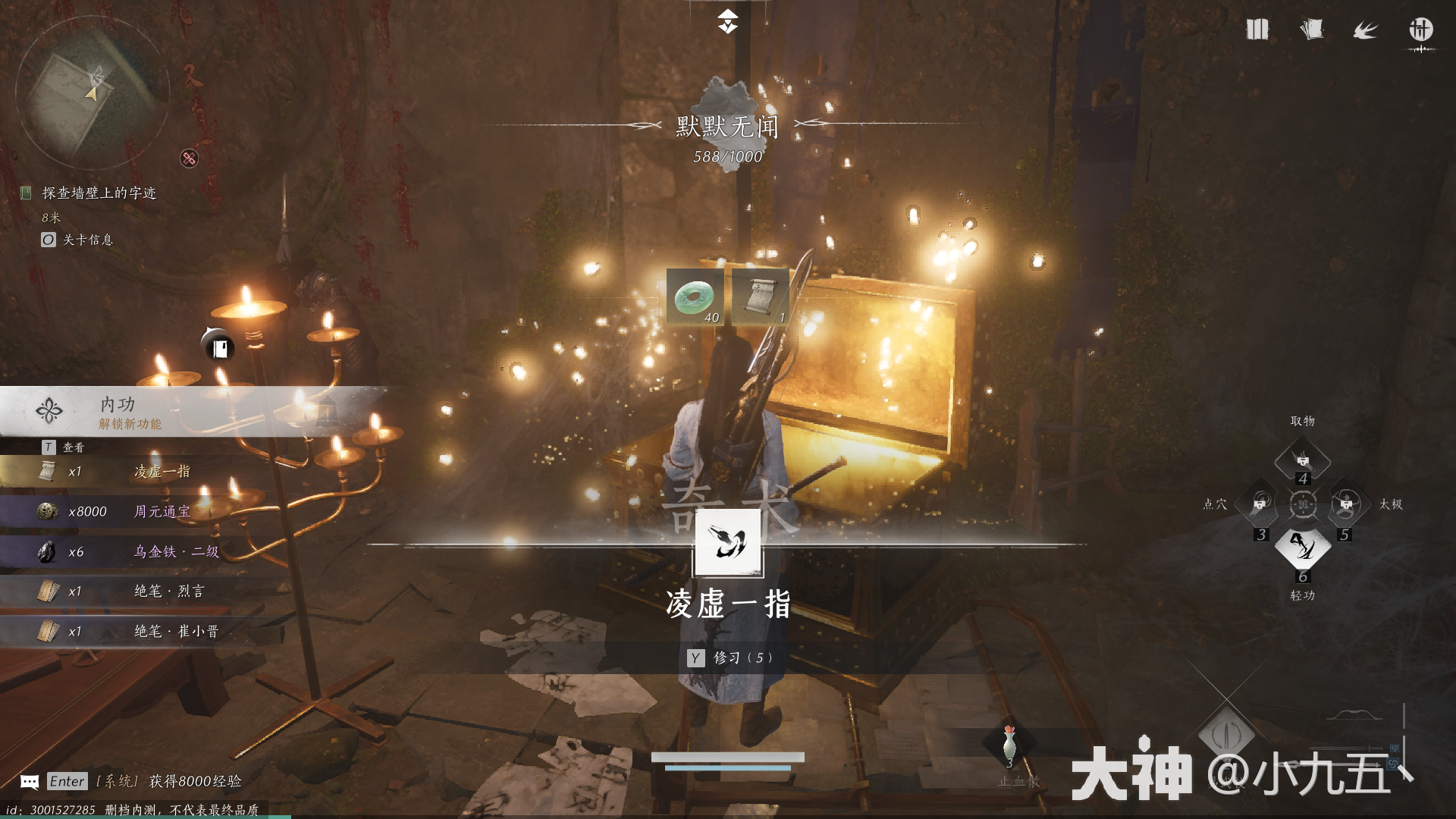Image resolution: width=1456 pixels, height=819 pixels.
Task: Open the stacked pages icon in the top bar
Action: tap(1311, 30)
